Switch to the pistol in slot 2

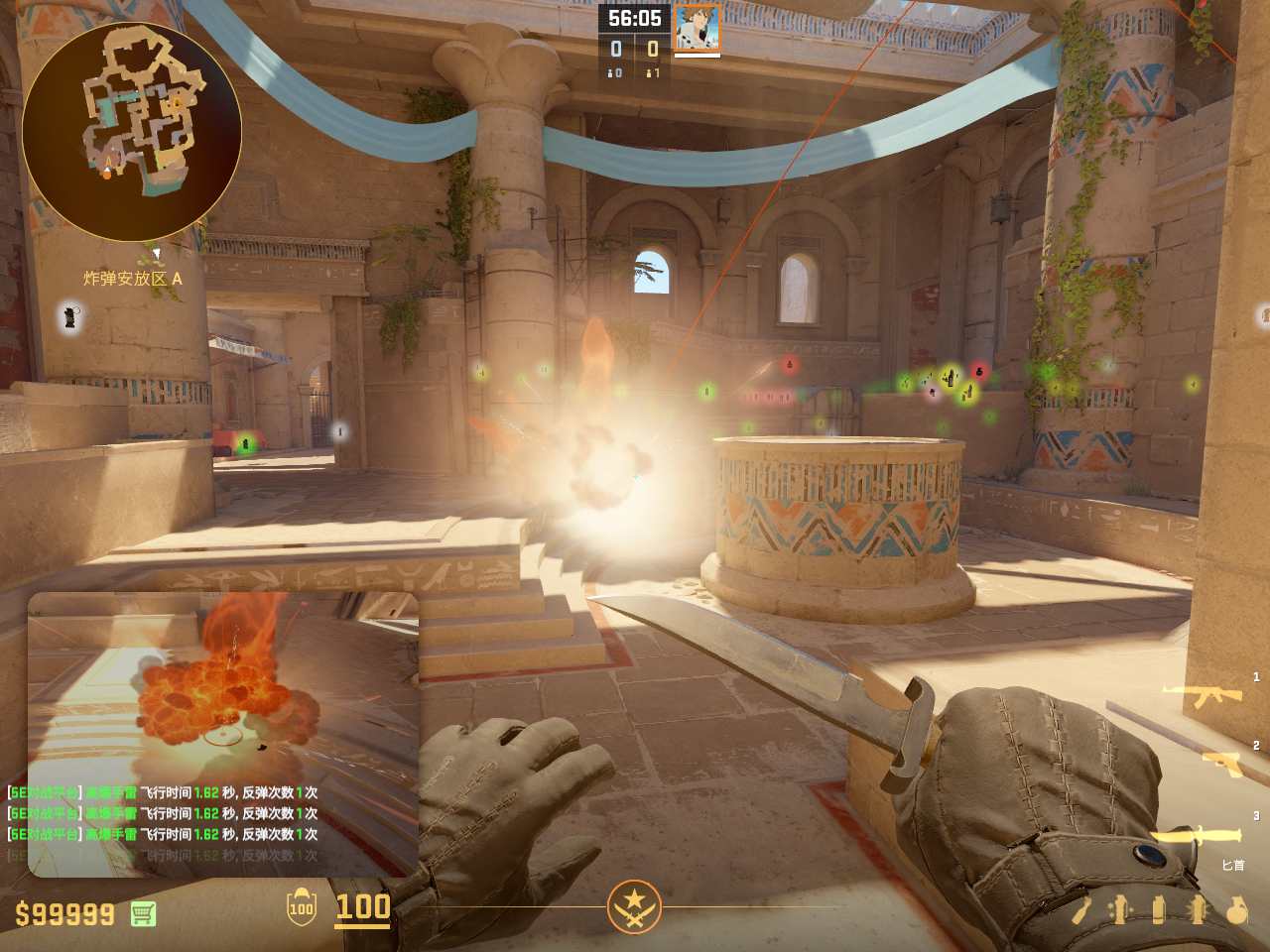point(1222,763)
